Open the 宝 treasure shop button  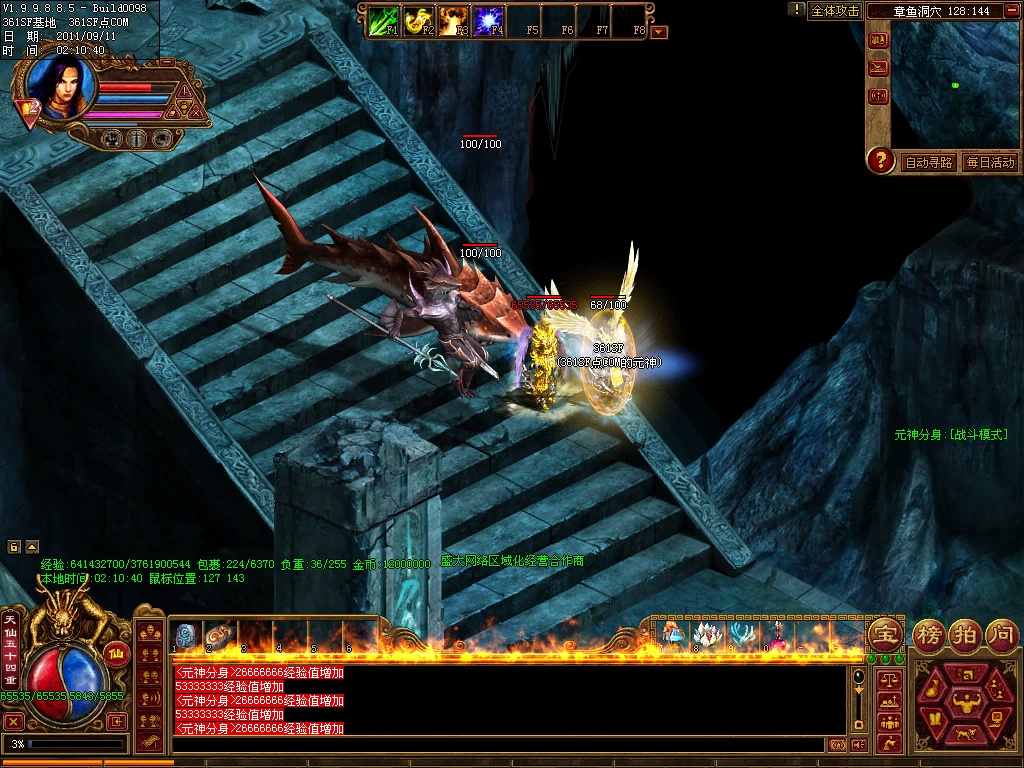tap(885, 633)
